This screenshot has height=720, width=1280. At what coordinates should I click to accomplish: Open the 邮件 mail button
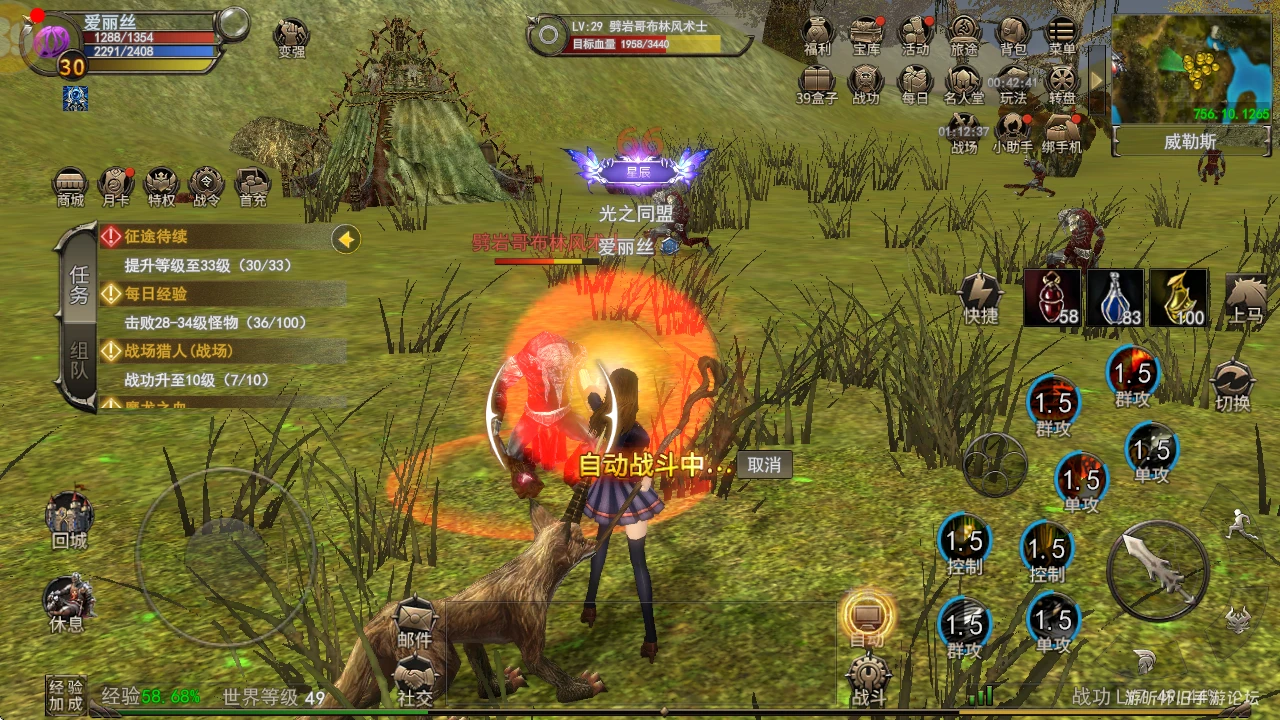[415, 623]
